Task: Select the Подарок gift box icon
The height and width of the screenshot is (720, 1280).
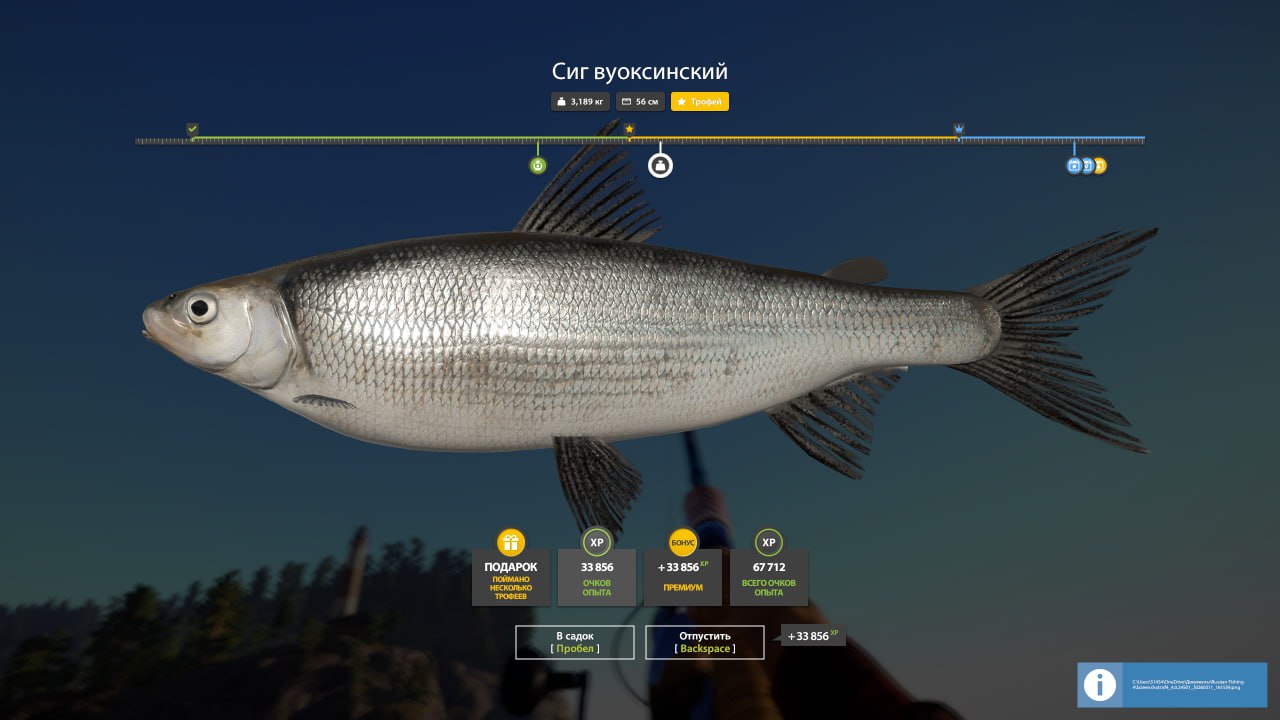Action: [511, 543]
